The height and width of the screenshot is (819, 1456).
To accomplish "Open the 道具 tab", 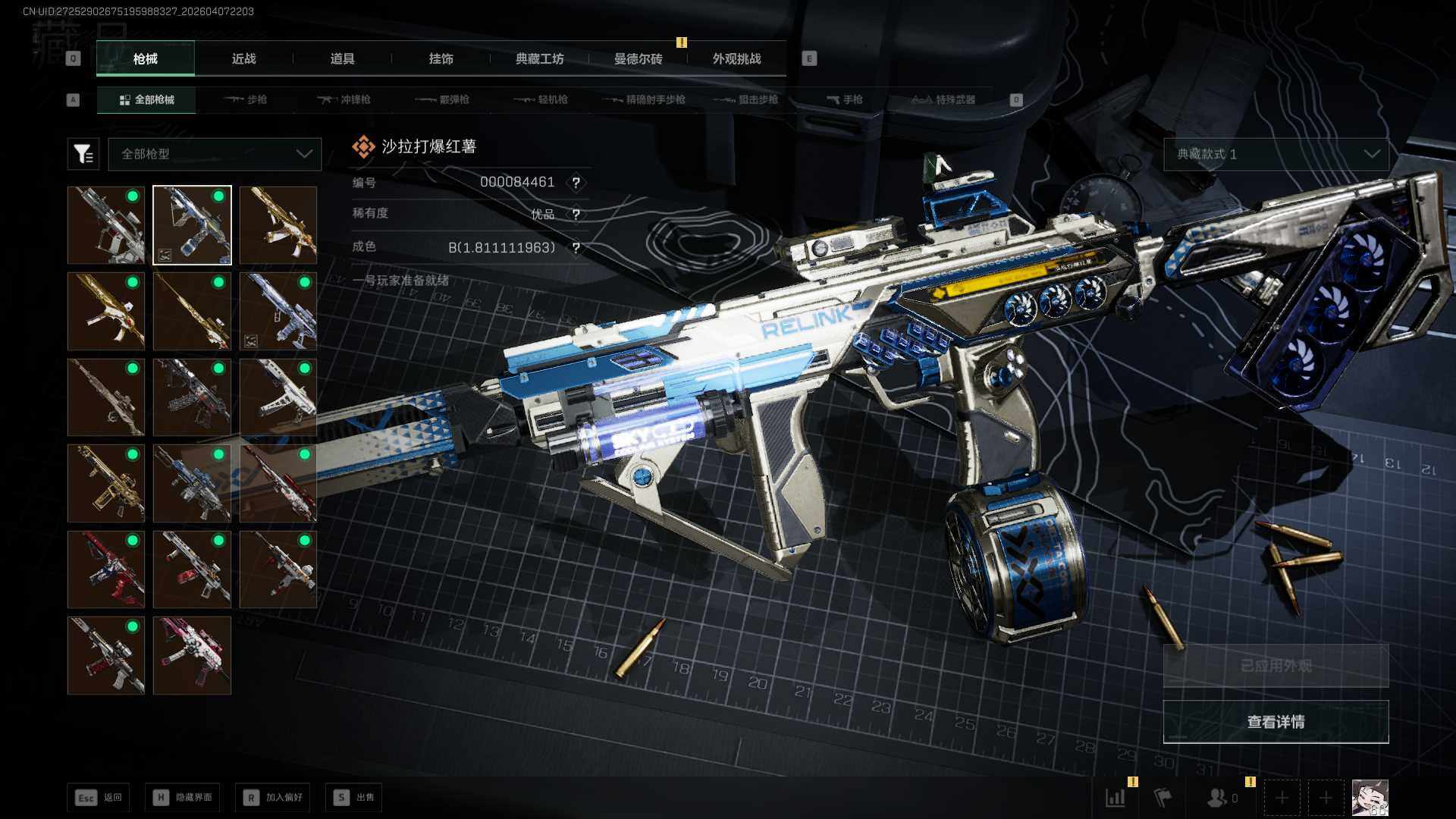I will (x=342, y=59).
